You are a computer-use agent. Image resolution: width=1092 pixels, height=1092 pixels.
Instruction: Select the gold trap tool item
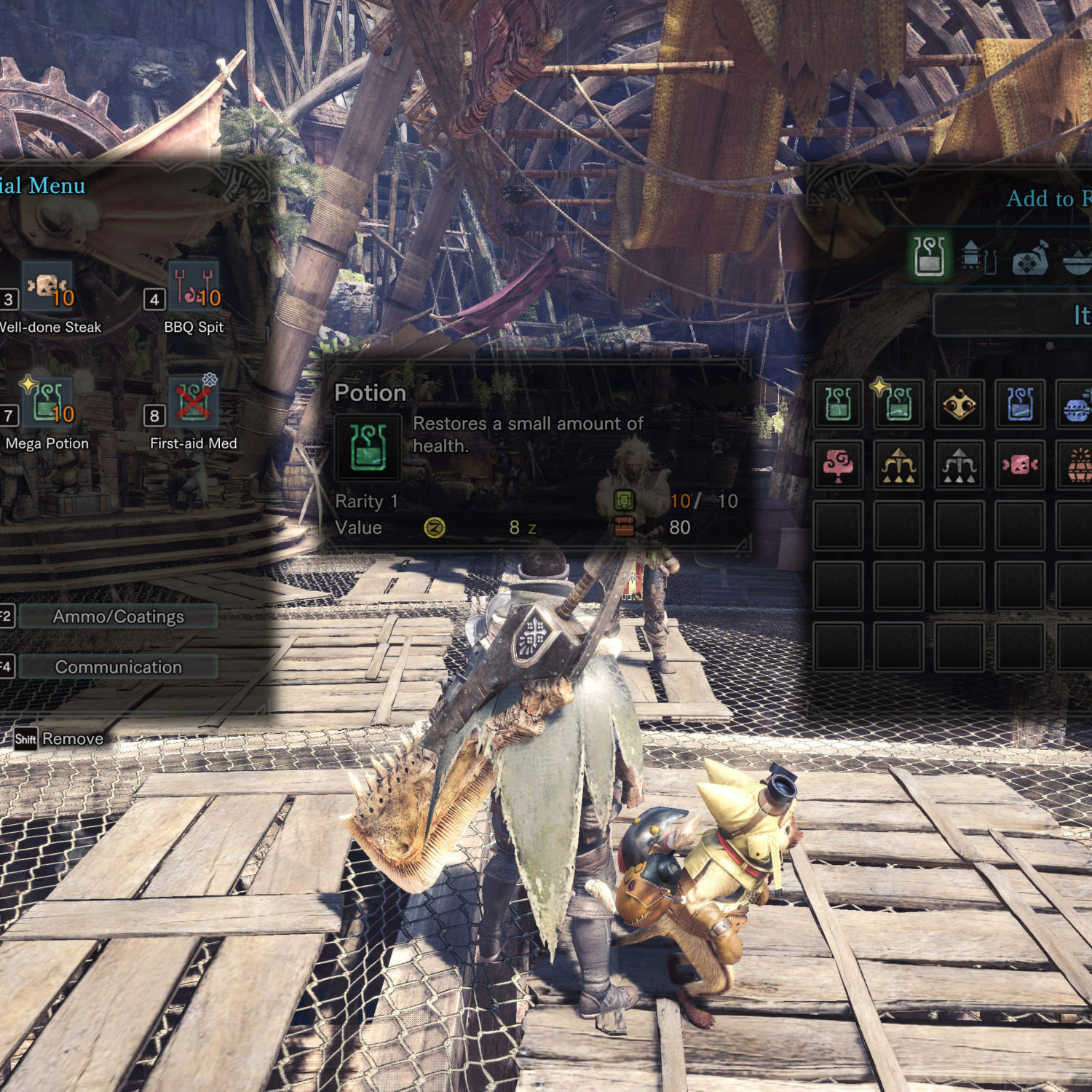898,464
